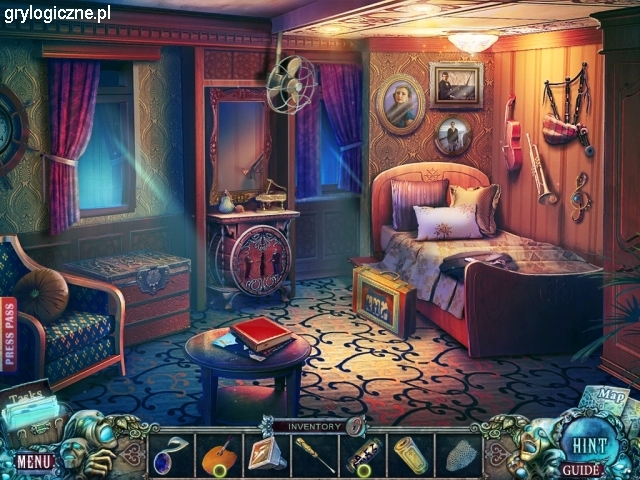Click the Press Pass tab
The width and height of the screenshot is (640, 480).
[10, 334]
